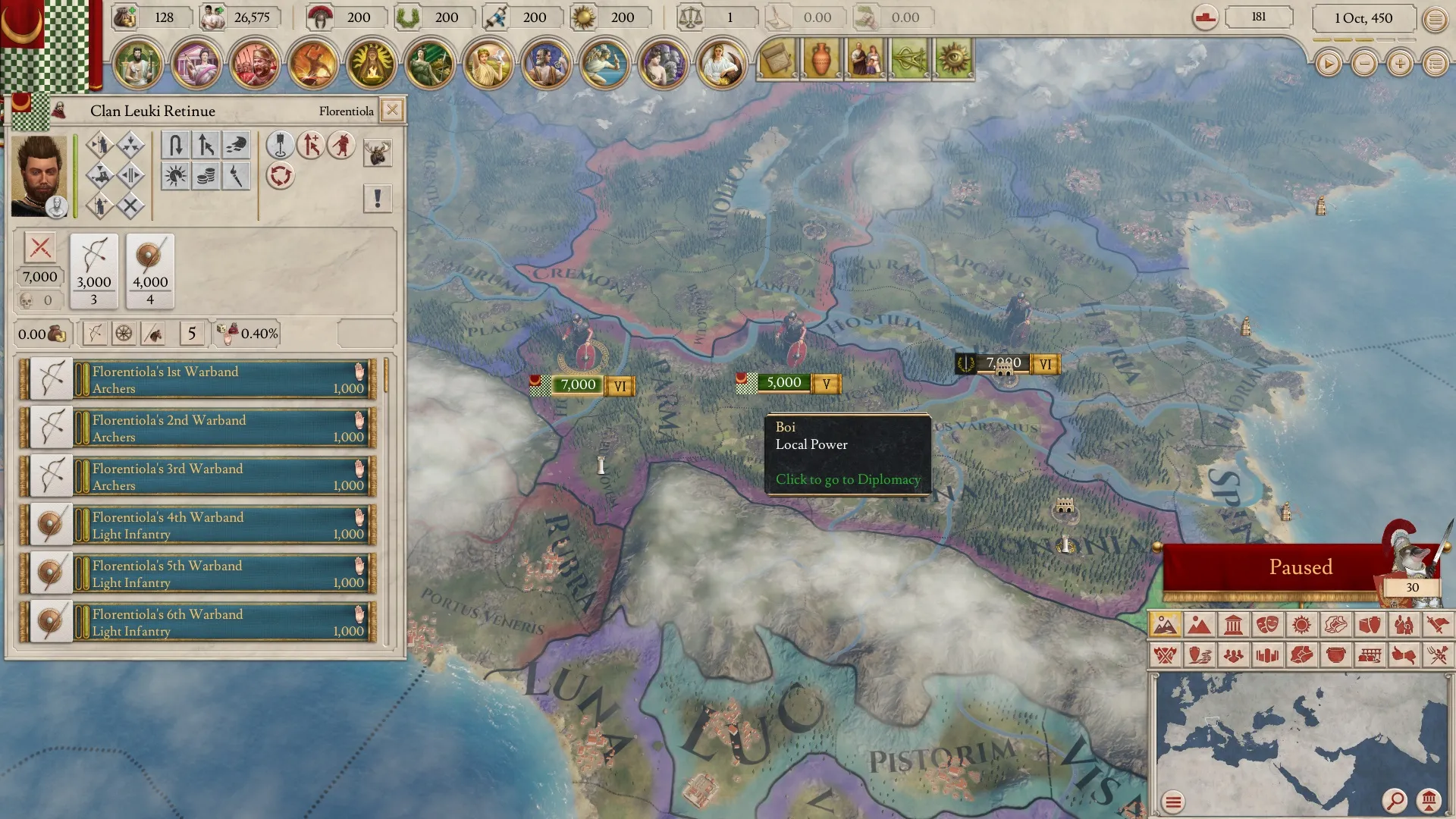Switch to the temple building map mode
The width and height of the screenshot is (1456, 819).
tap(1233, 625)
